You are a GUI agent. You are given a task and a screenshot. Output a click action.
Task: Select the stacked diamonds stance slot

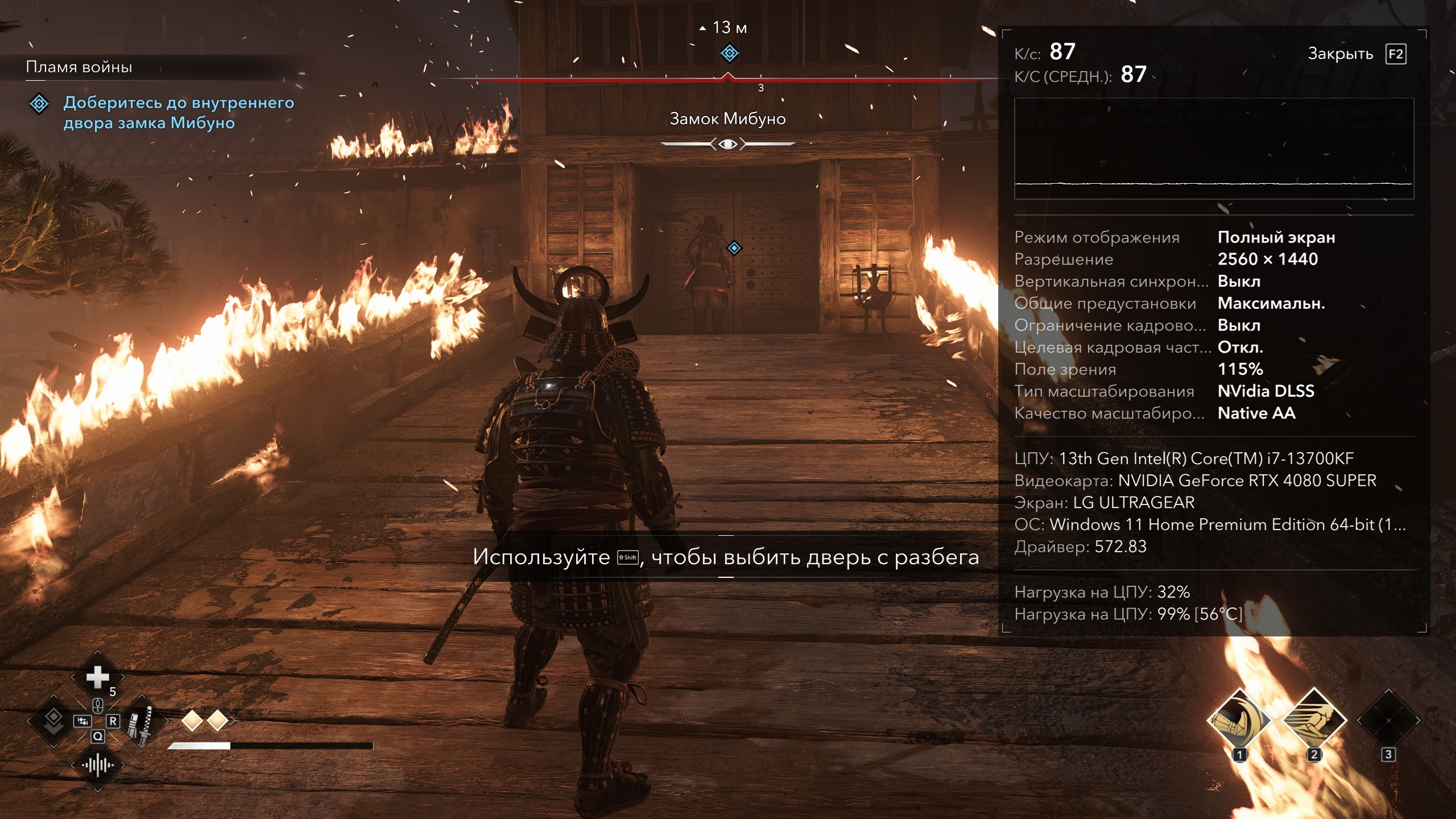pyautogui.click(x=53, y=721)
